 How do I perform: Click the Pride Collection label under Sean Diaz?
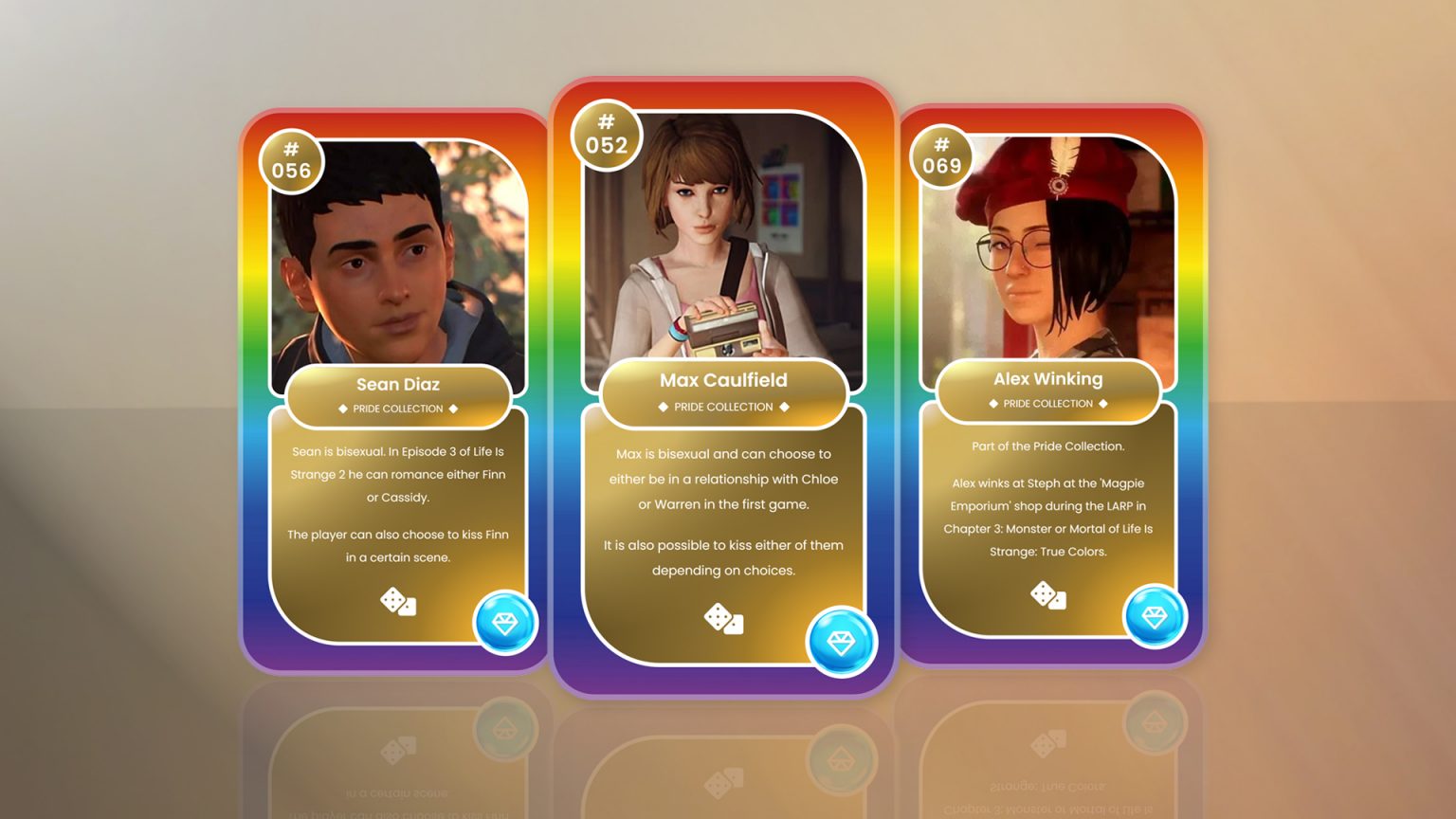(x=398, y=409)
